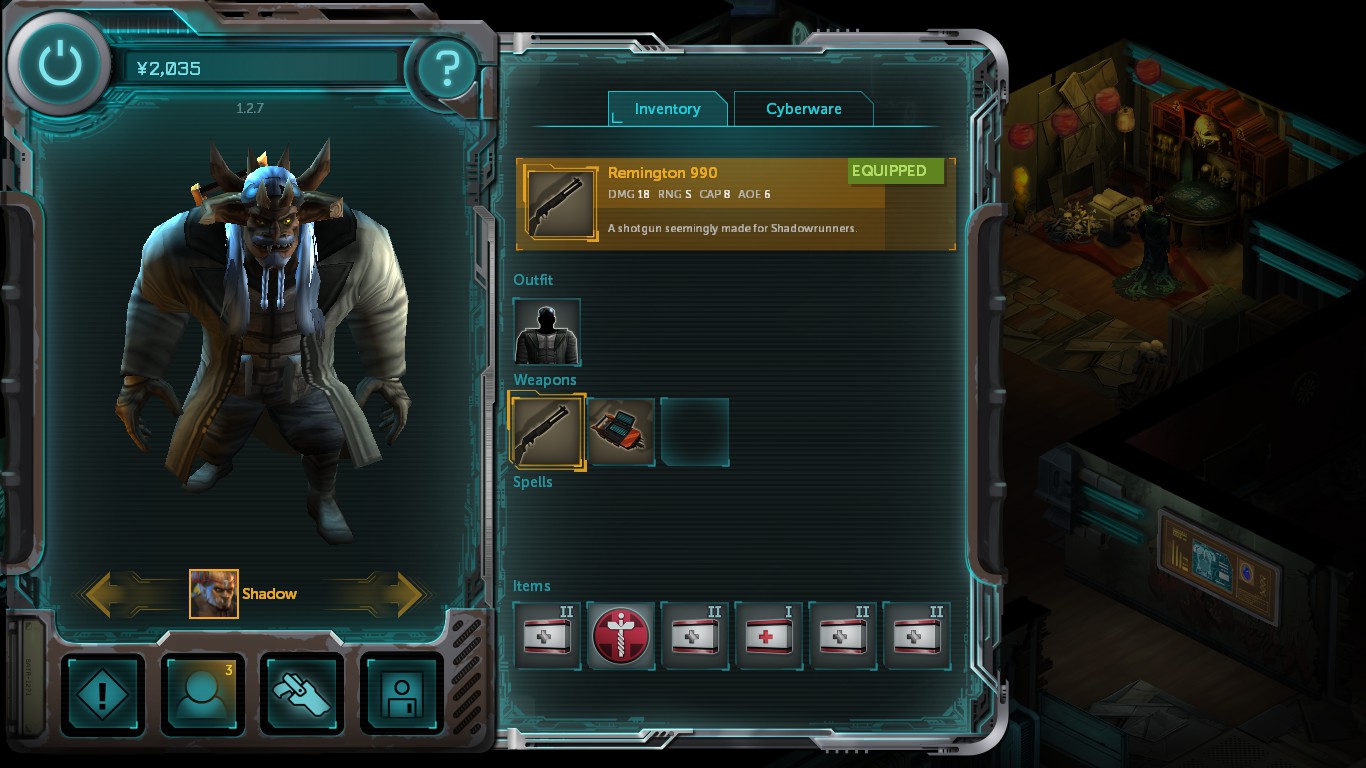This screenshot has height=768, width=1366.
Task: Click the equipped shotgun weapon slot icon
Action: pyautogui.click(x=546, y=430)
